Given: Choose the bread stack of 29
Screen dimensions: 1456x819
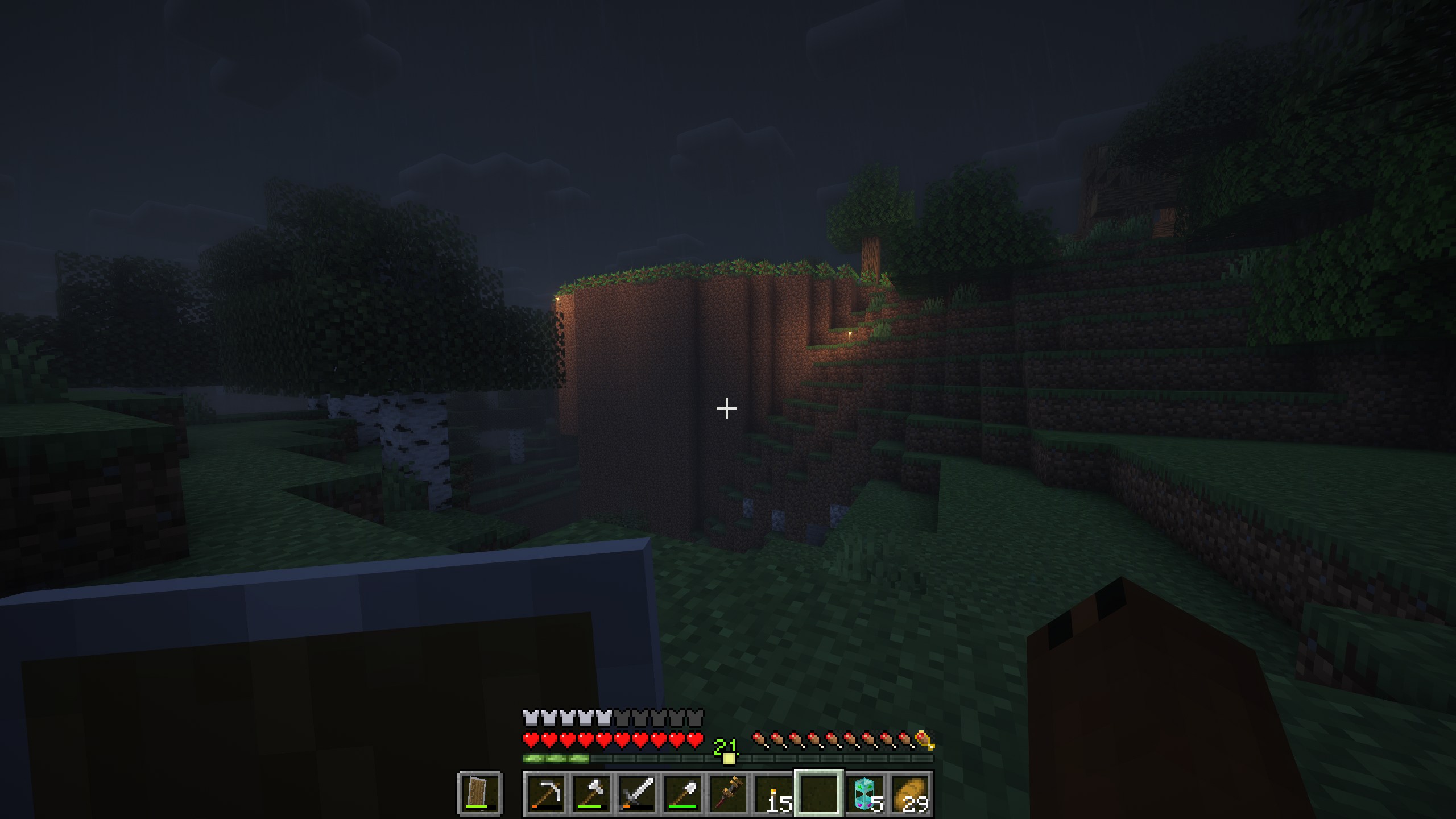Looking at the screenshot, I should (910, 793).
